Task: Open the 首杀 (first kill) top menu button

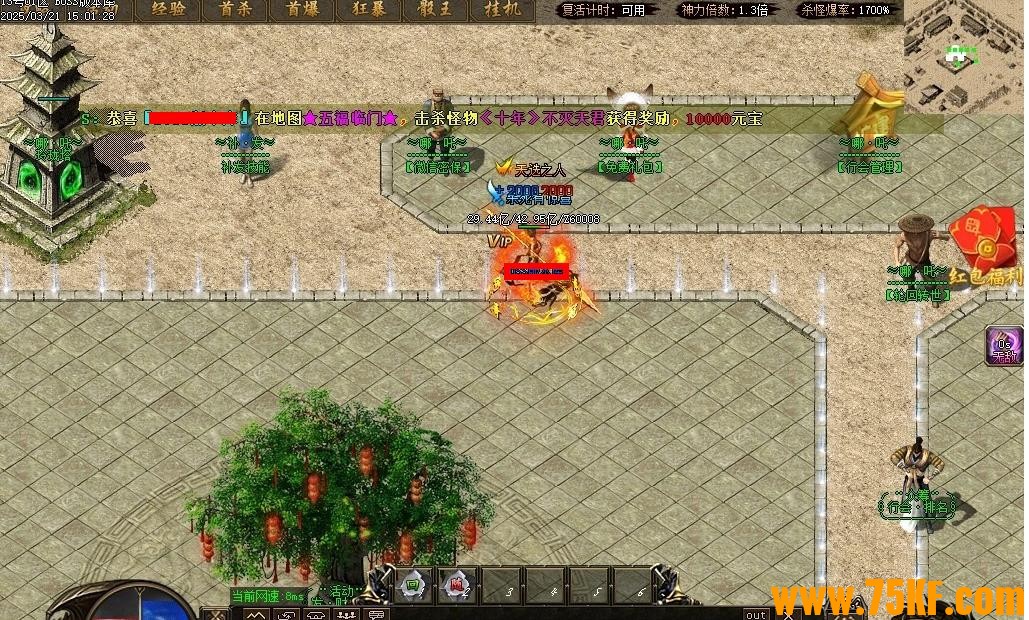Action: pos(234,10)
